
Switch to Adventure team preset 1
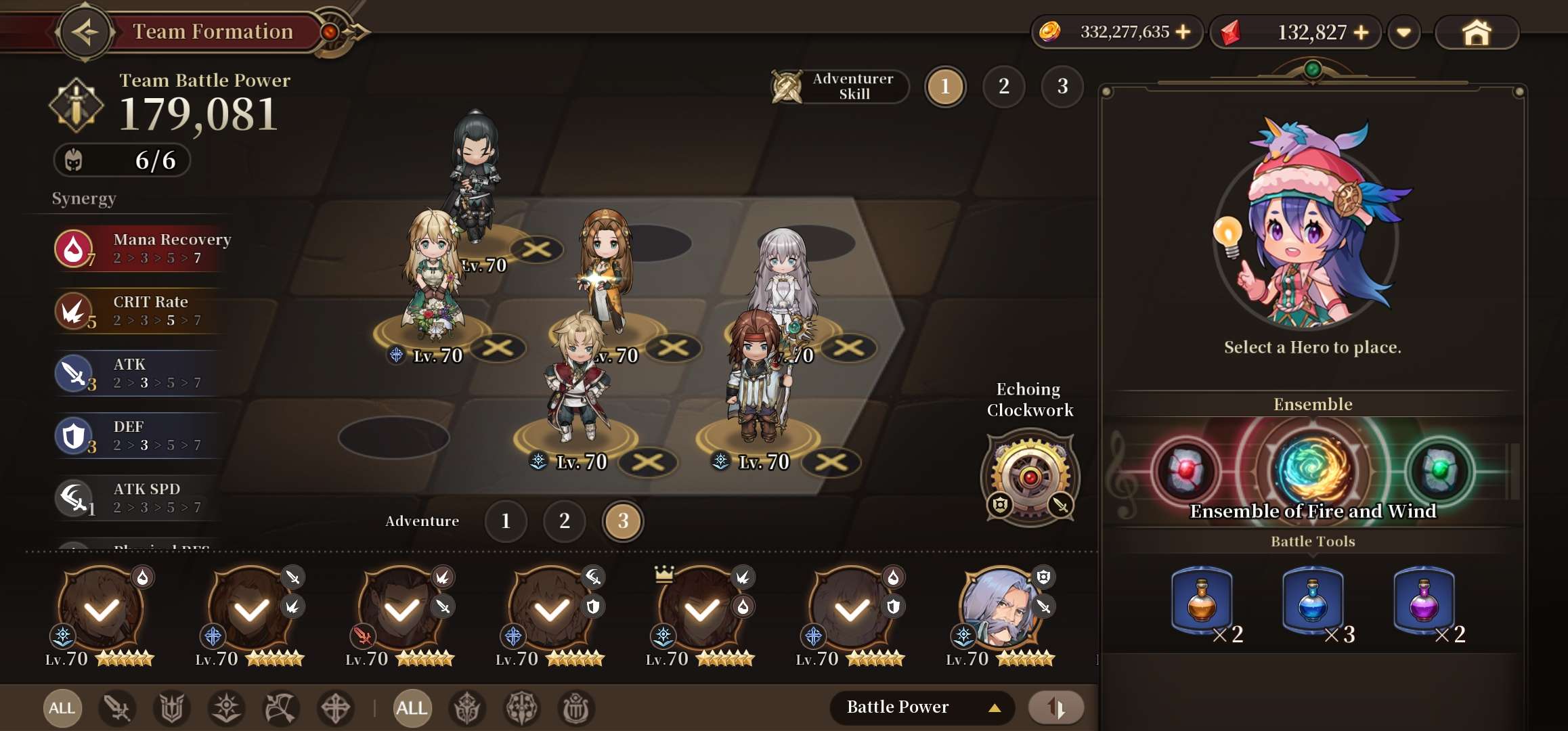[506, 520]
